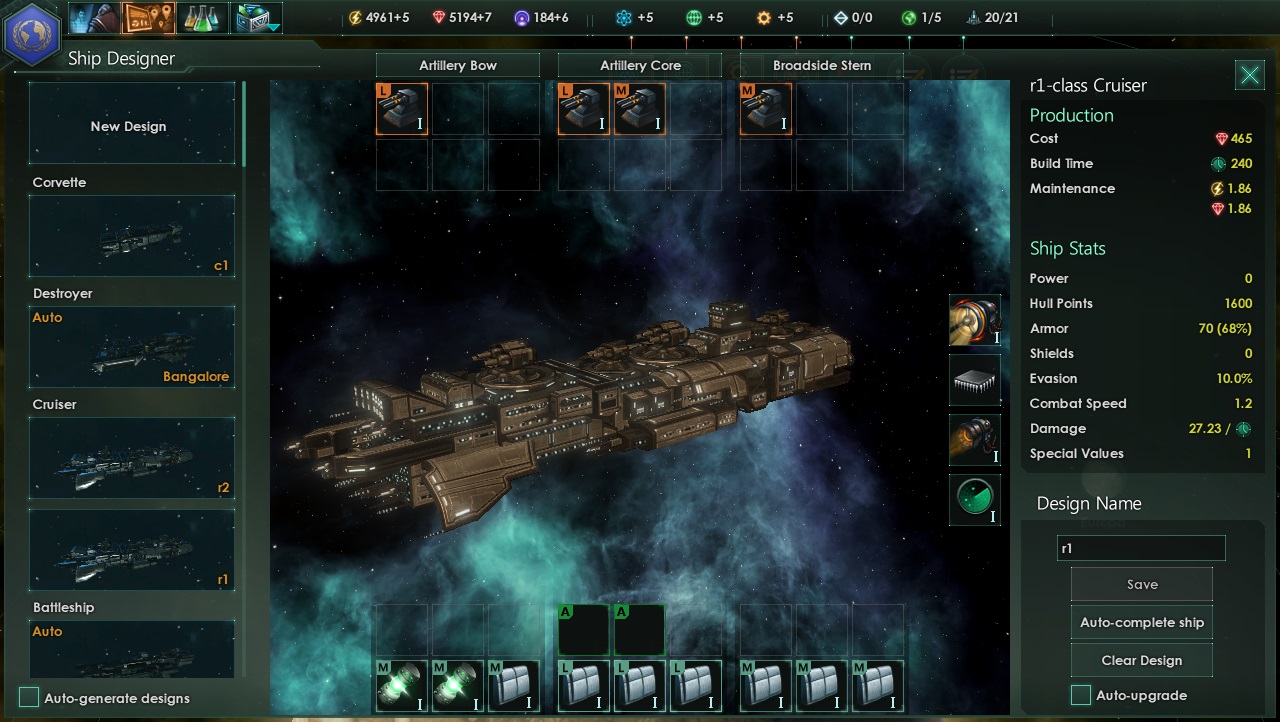Click Auto-complete ship
Image resolution: width=1280 pixels, height=722 pixels.
1141,622
